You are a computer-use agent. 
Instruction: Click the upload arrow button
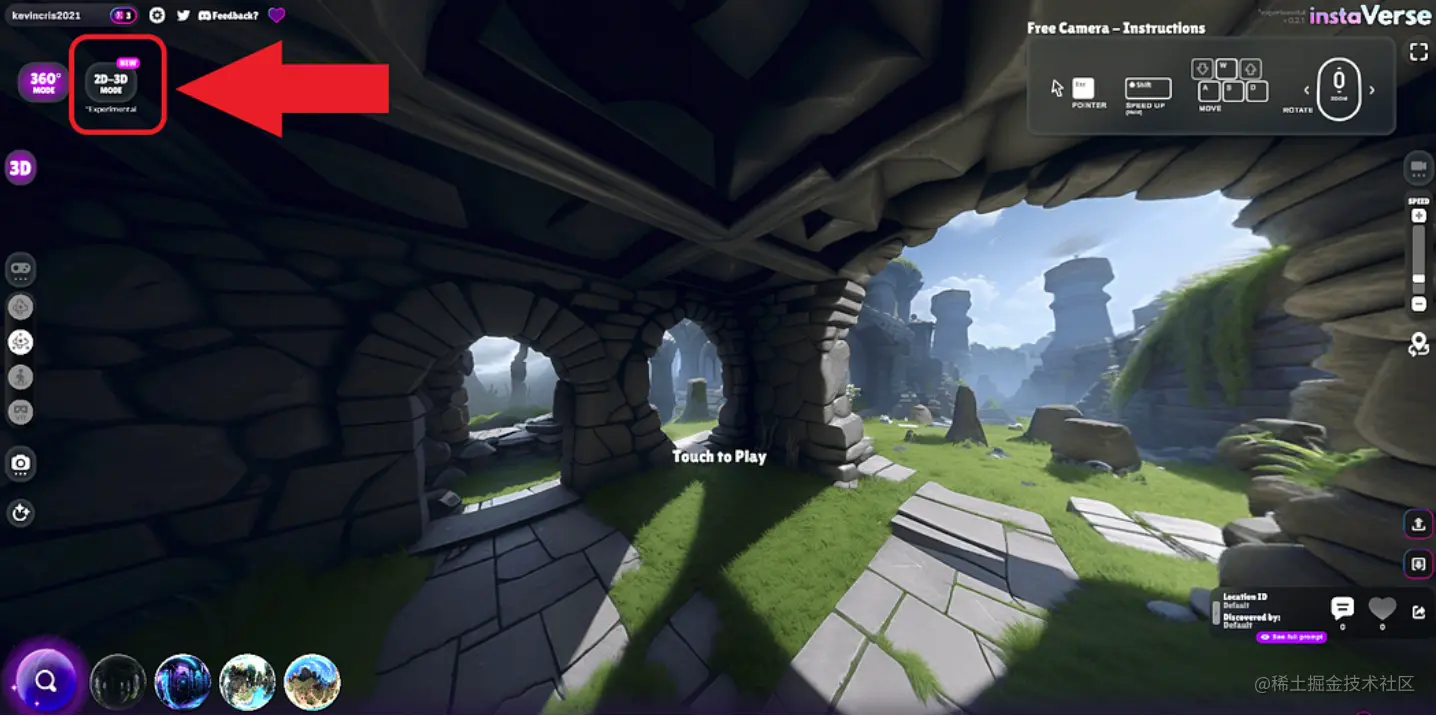click(1418, 523)
